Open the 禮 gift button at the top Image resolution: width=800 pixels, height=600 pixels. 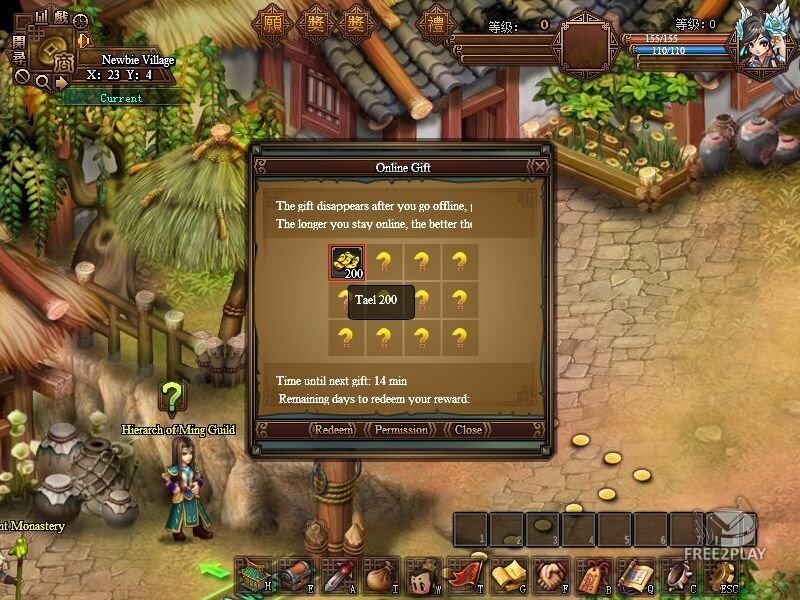tap(436, 24)
